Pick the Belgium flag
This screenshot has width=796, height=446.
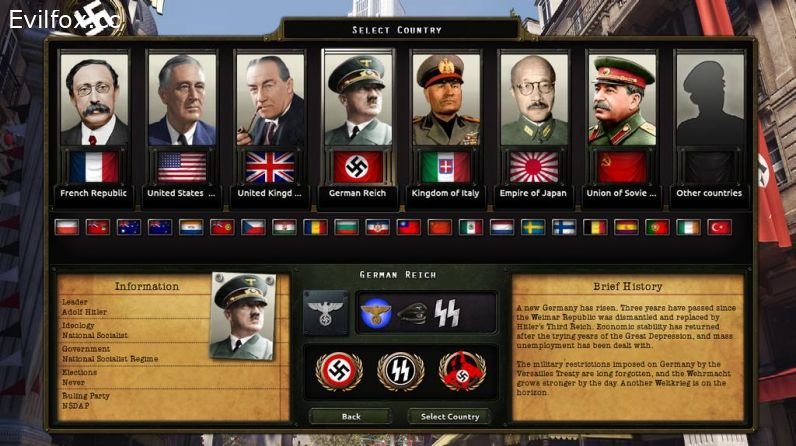[595, 227]
